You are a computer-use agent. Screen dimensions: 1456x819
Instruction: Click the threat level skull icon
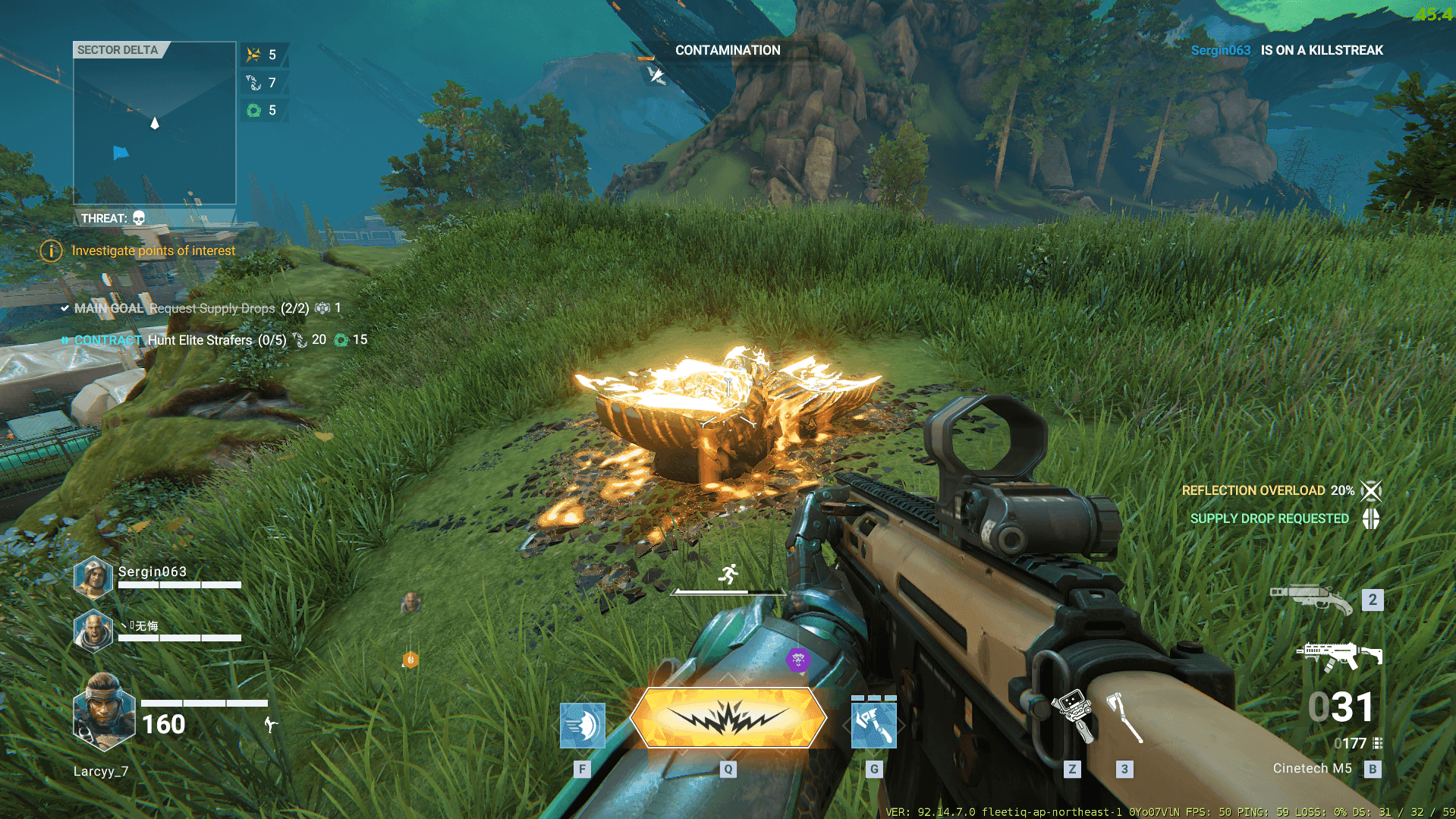tap(139, 219)
